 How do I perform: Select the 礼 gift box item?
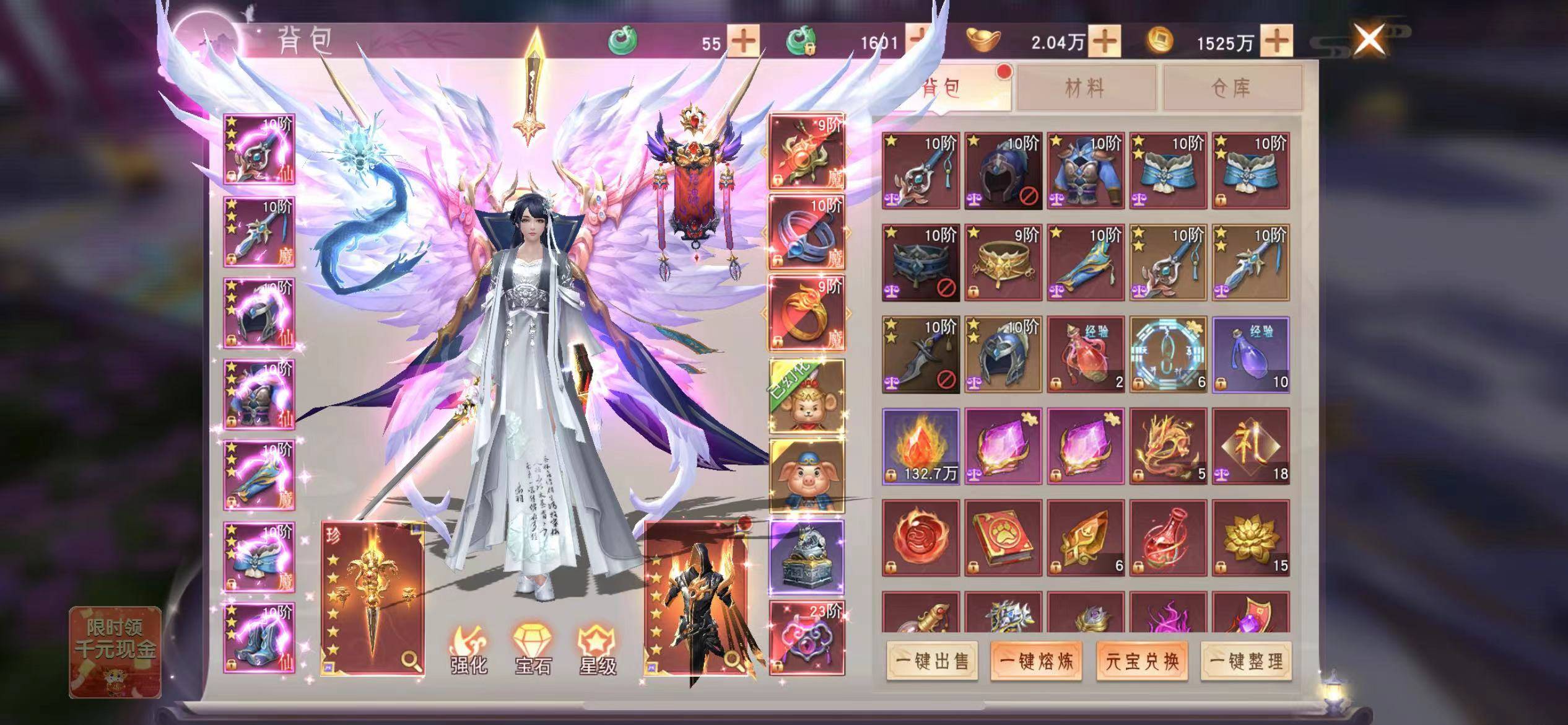click(x=1251, y=446)
